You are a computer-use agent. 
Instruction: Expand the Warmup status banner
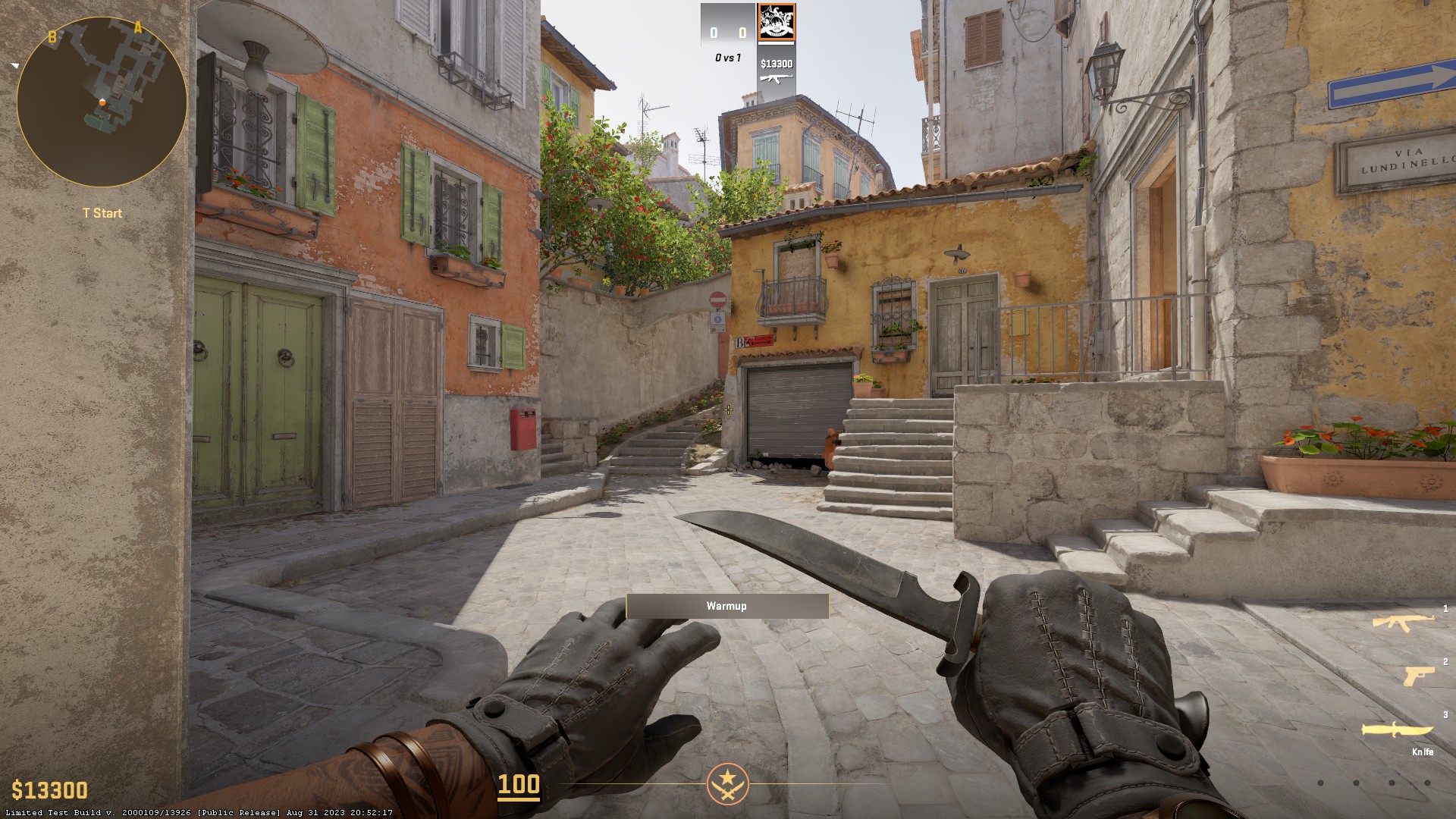pyautogui.click(x=726, y=606)
